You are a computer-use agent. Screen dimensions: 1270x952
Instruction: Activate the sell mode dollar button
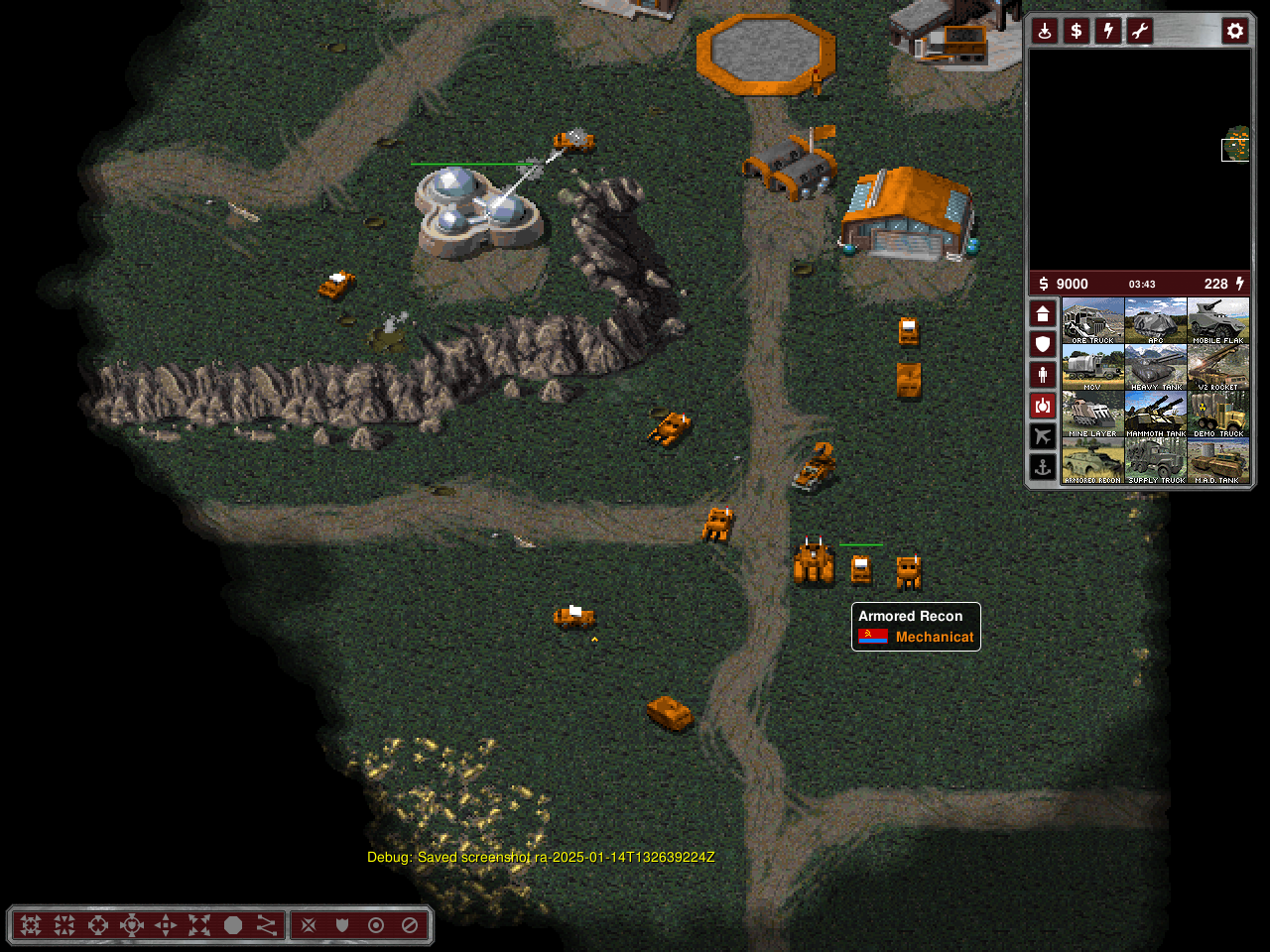[1077, 31]
